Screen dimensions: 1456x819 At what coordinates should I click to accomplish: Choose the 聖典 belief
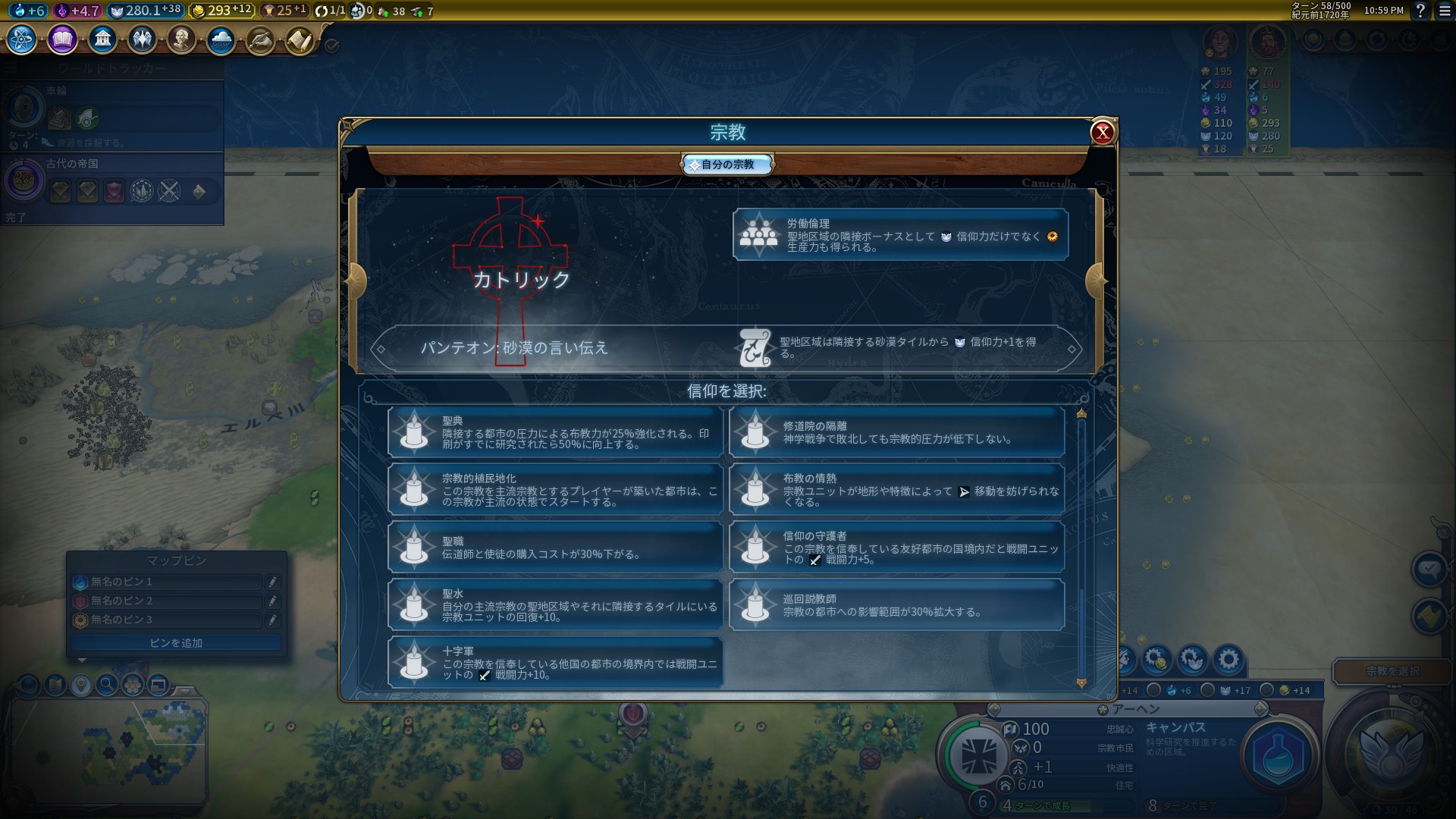click(555, 432)
